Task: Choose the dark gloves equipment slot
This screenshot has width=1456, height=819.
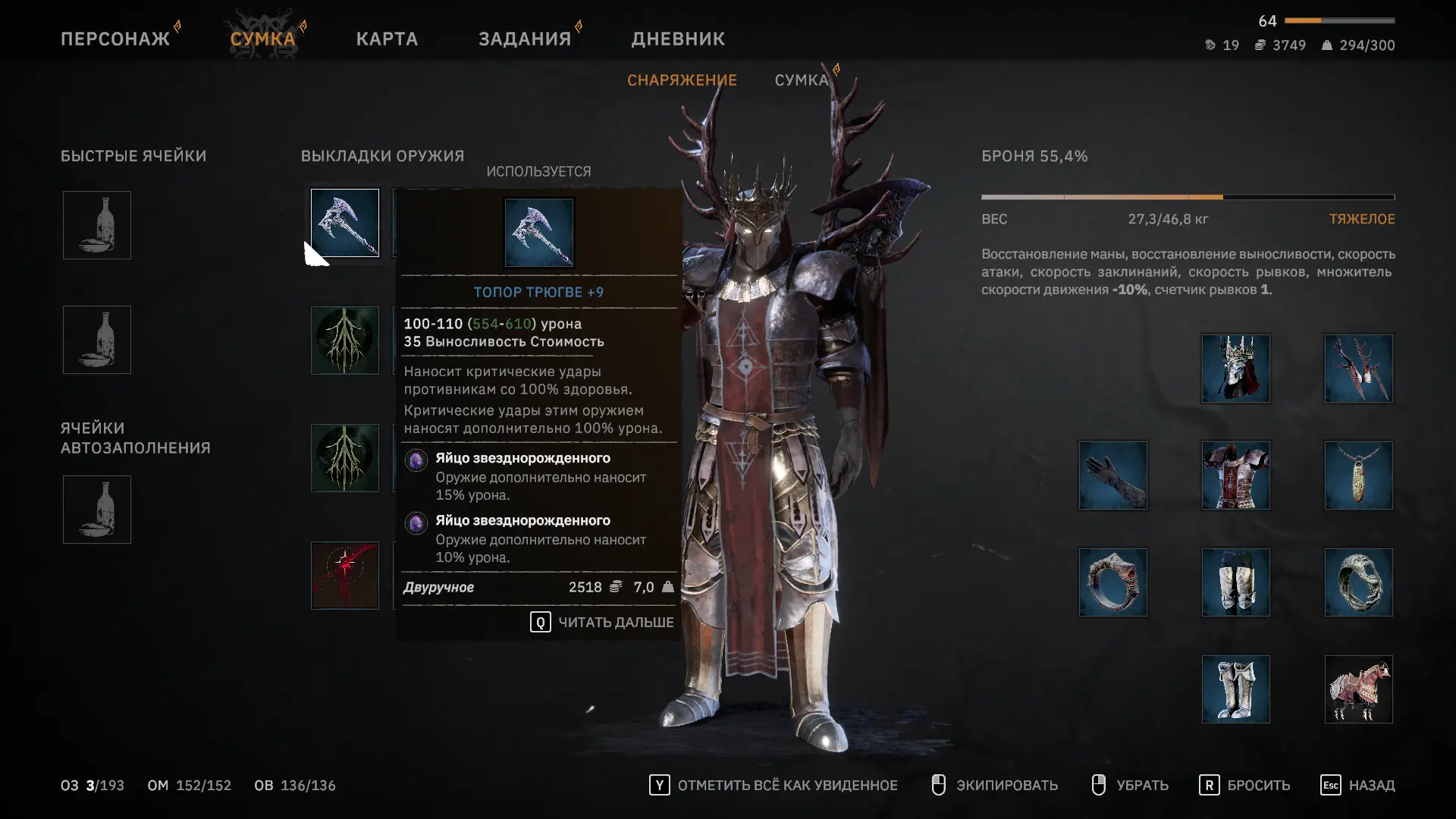Action: 1113,475
